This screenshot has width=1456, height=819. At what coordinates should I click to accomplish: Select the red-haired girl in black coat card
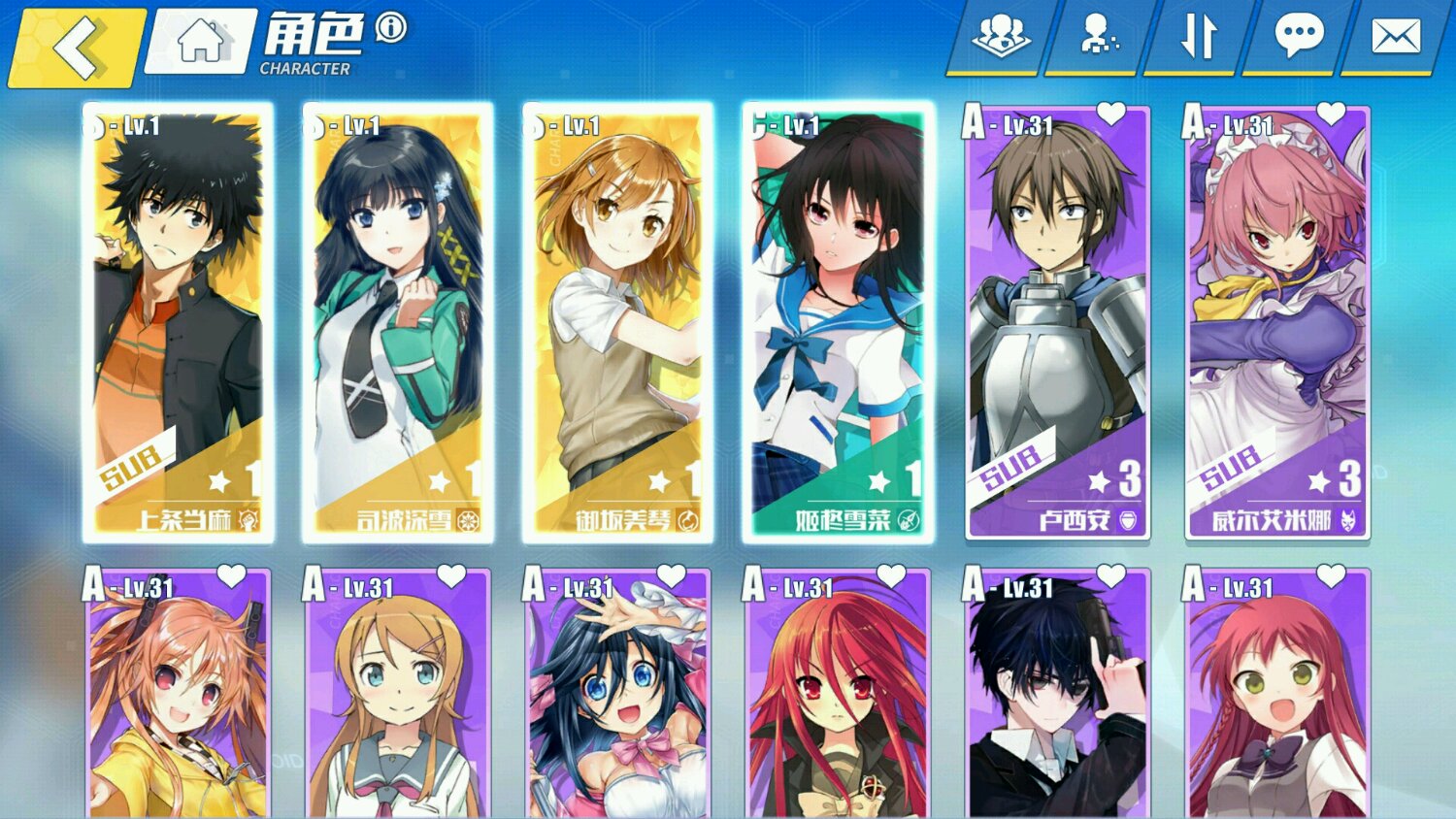(839, 694)
